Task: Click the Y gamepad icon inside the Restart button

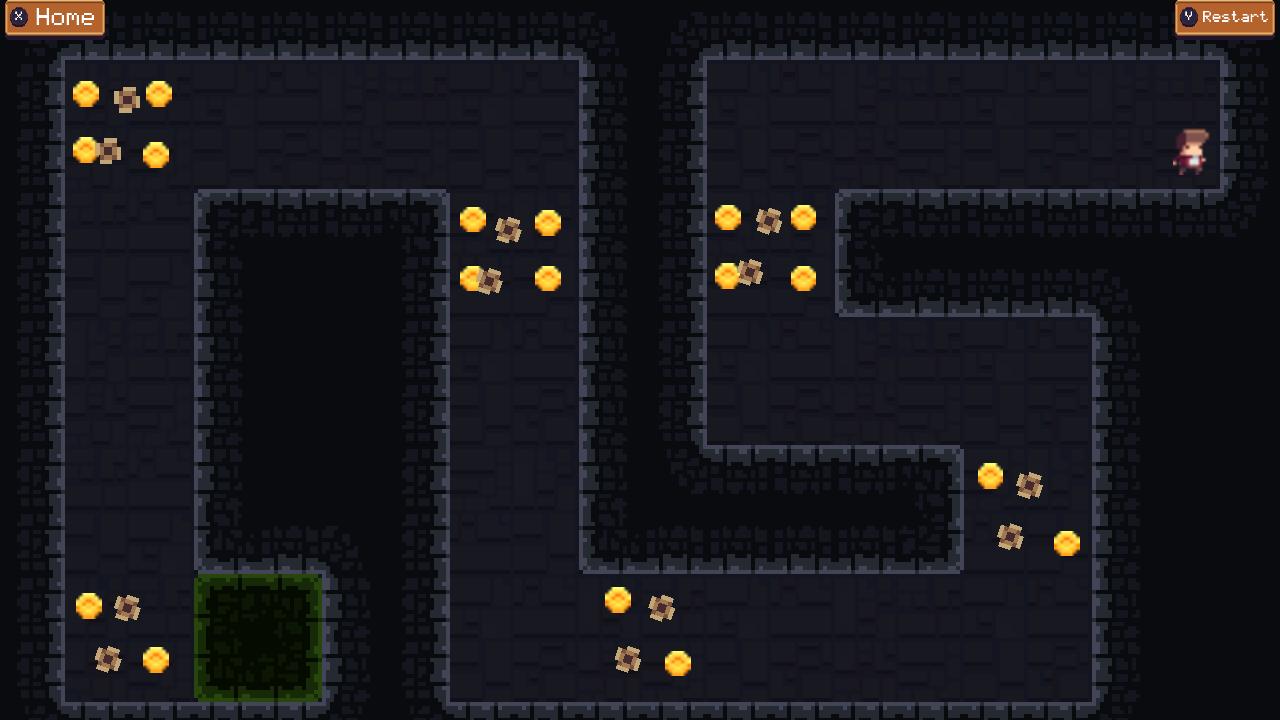Action: (1190, 16)
